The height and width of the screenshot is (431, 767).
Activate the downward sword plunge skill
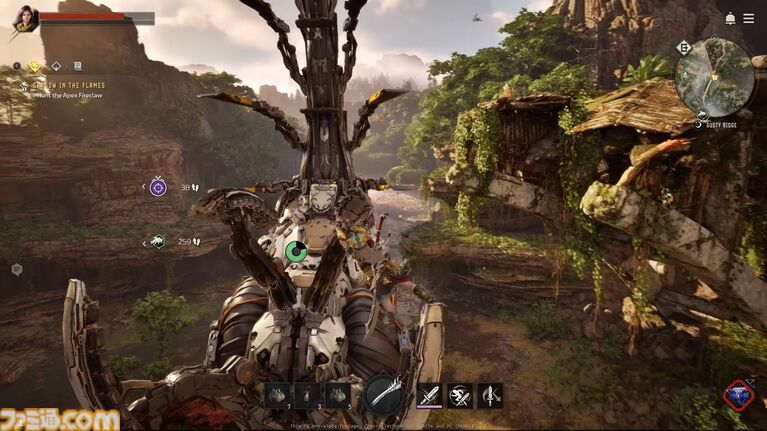[x=490, y=395]
